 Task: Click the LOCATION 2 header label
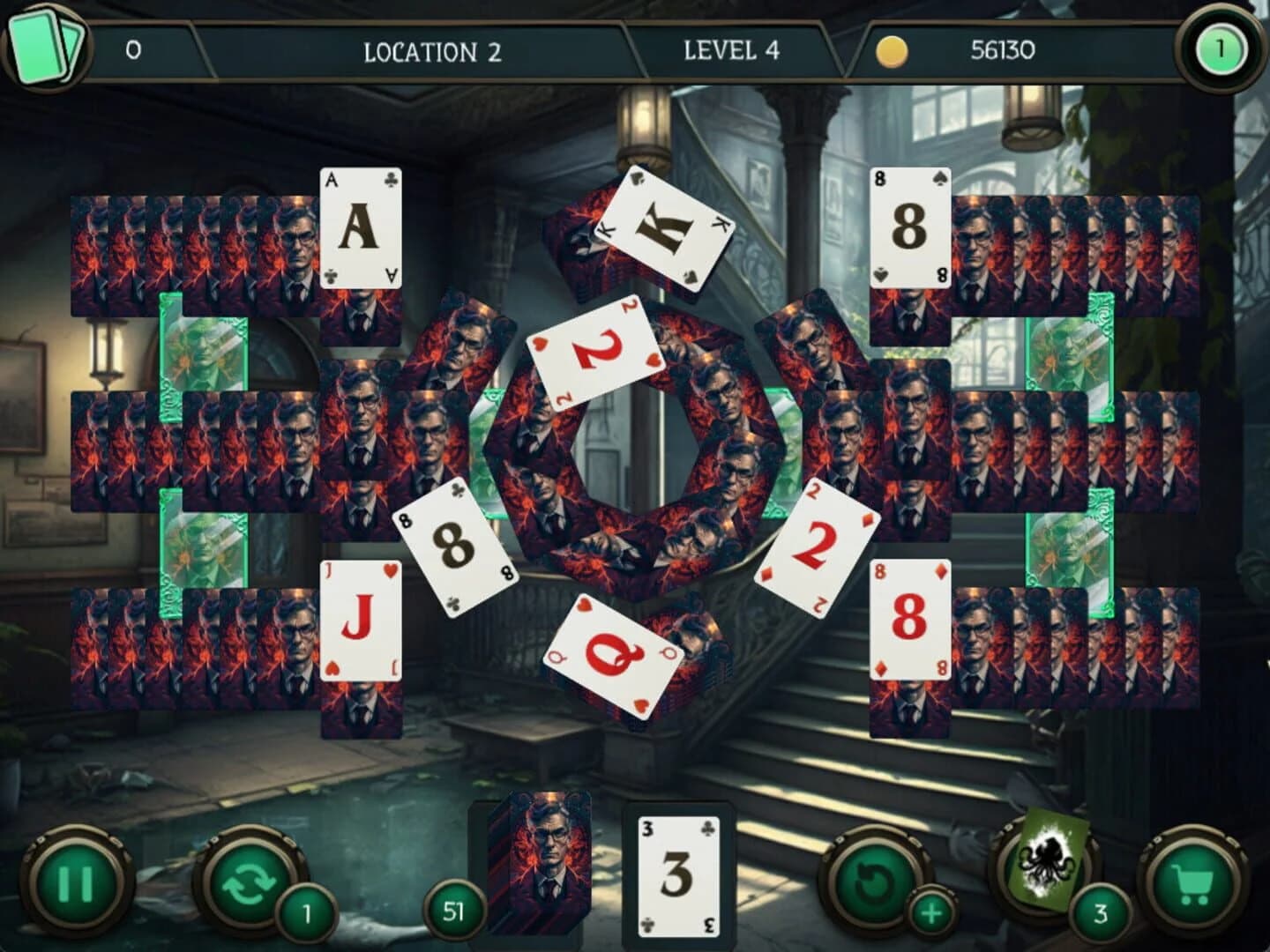tap(430, 50)
